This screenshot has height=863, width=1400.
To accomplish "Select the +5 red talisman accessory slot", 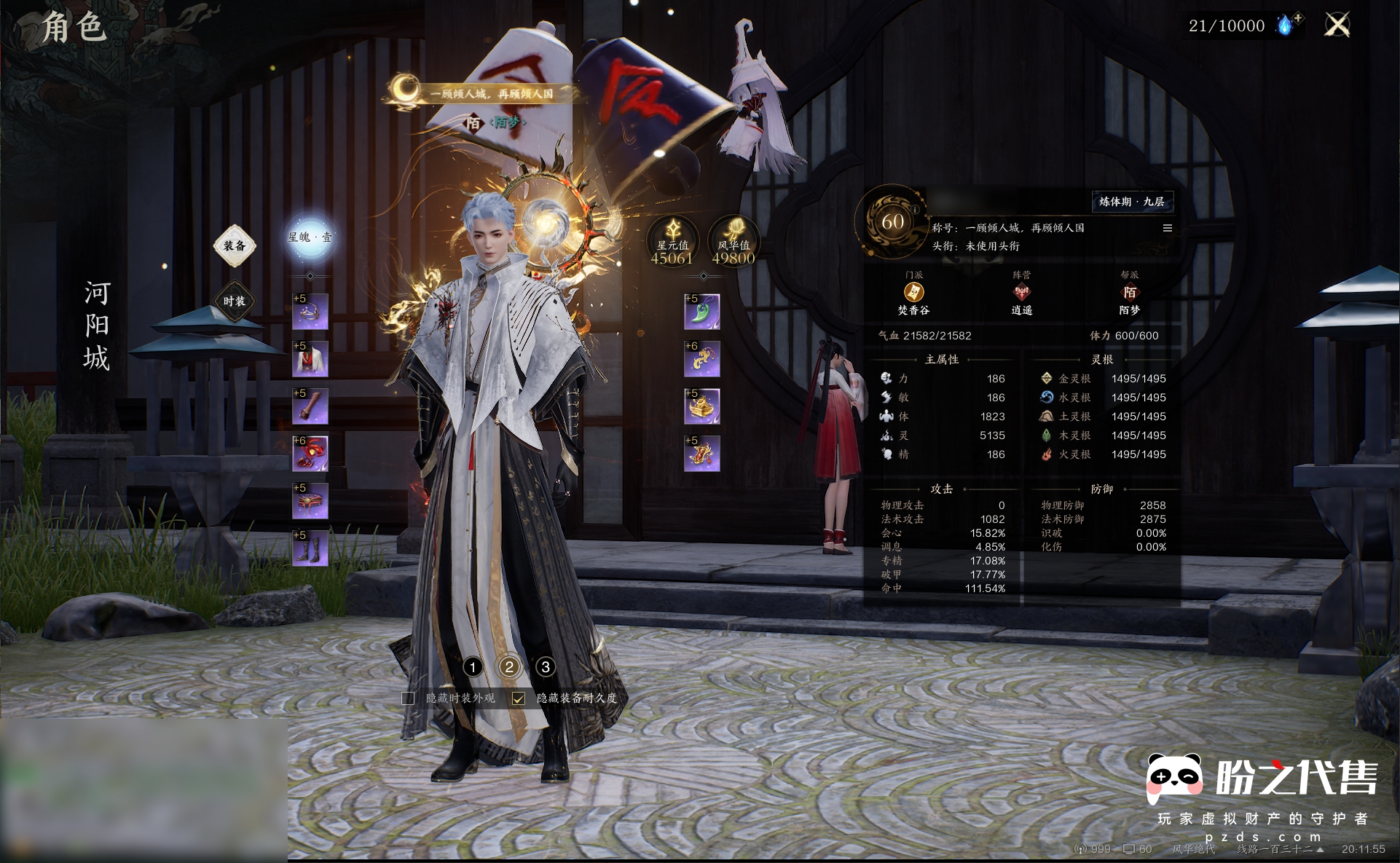I will (702, 454).
